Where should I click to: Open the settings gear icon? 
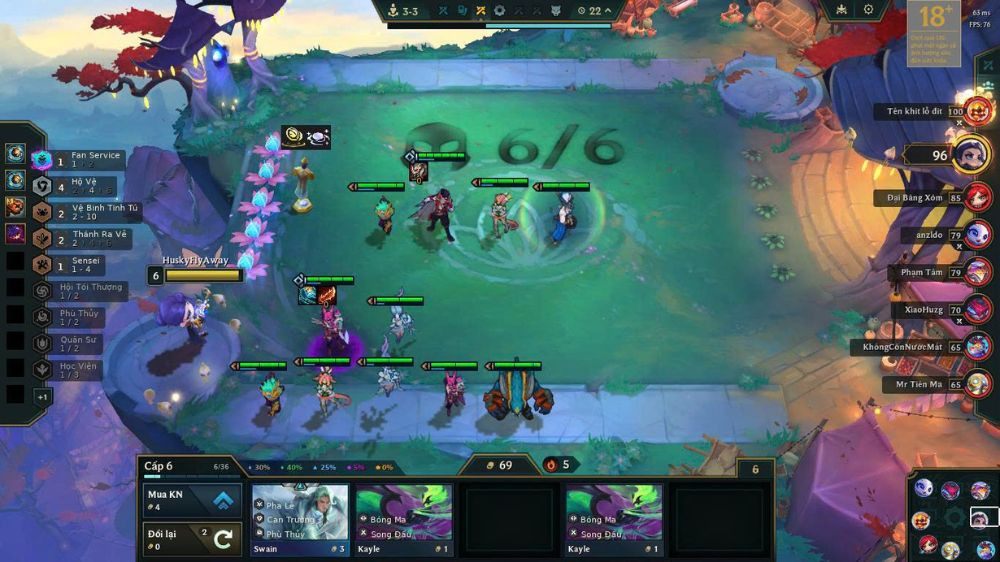868,10
